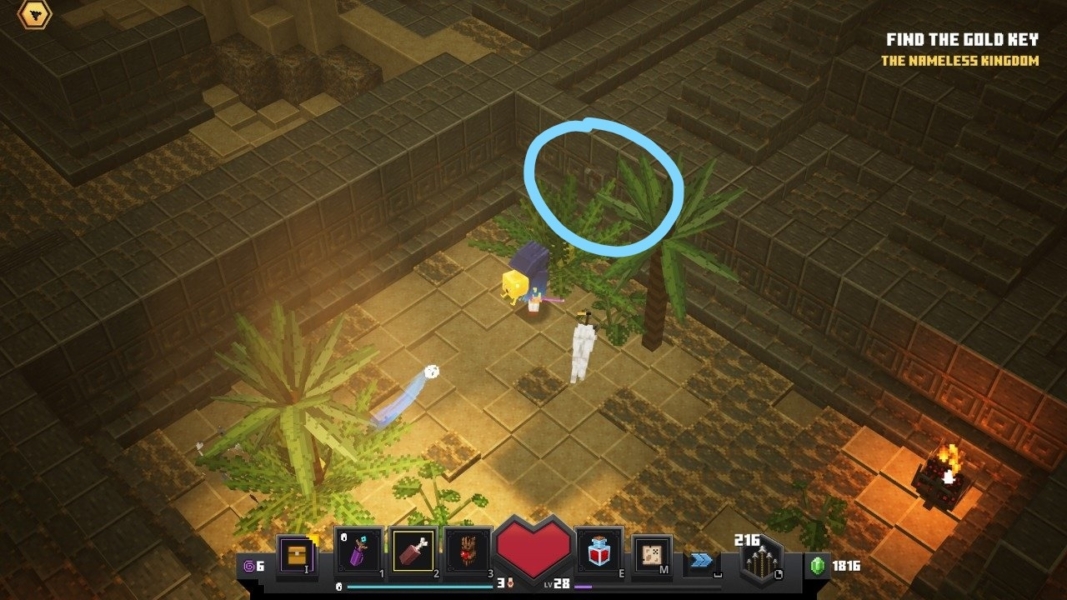Open the map scroll icon
Image resolution: width=1067 pixels, height=600 pixels.
(652, 555)
